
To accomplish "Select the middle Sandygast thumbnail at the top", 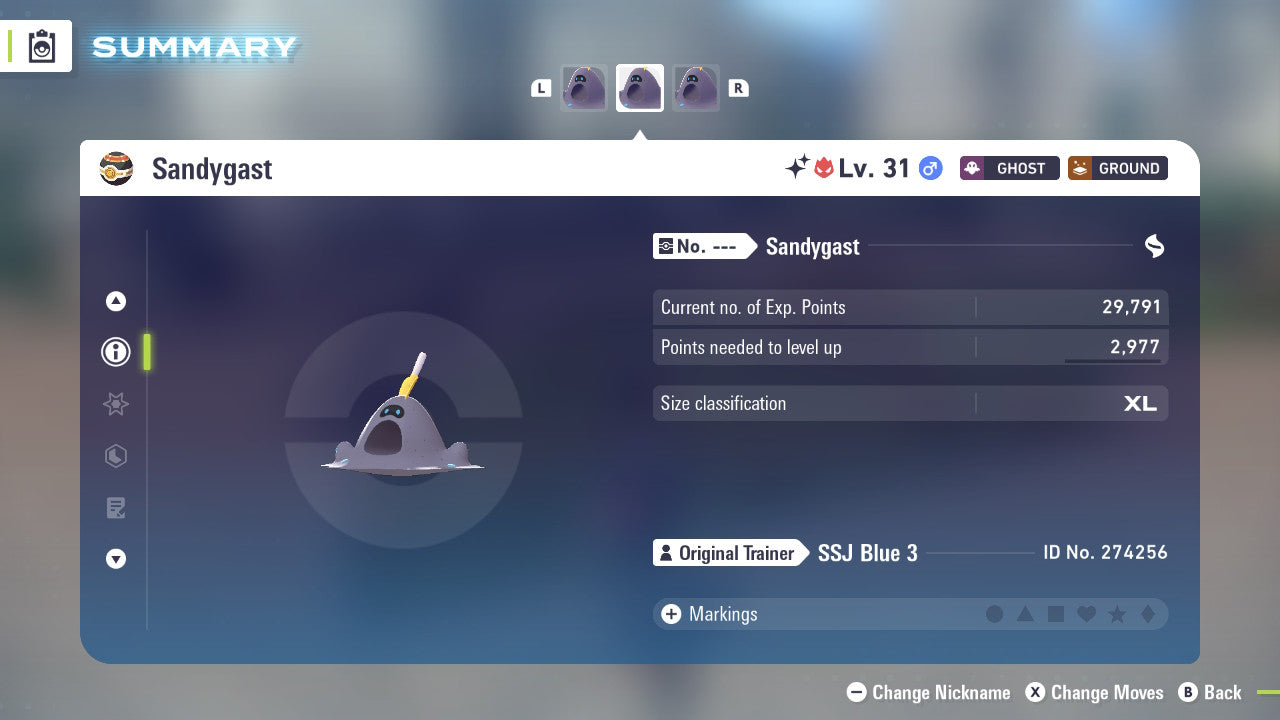I will pyautogui.click(x=639, y=87).
